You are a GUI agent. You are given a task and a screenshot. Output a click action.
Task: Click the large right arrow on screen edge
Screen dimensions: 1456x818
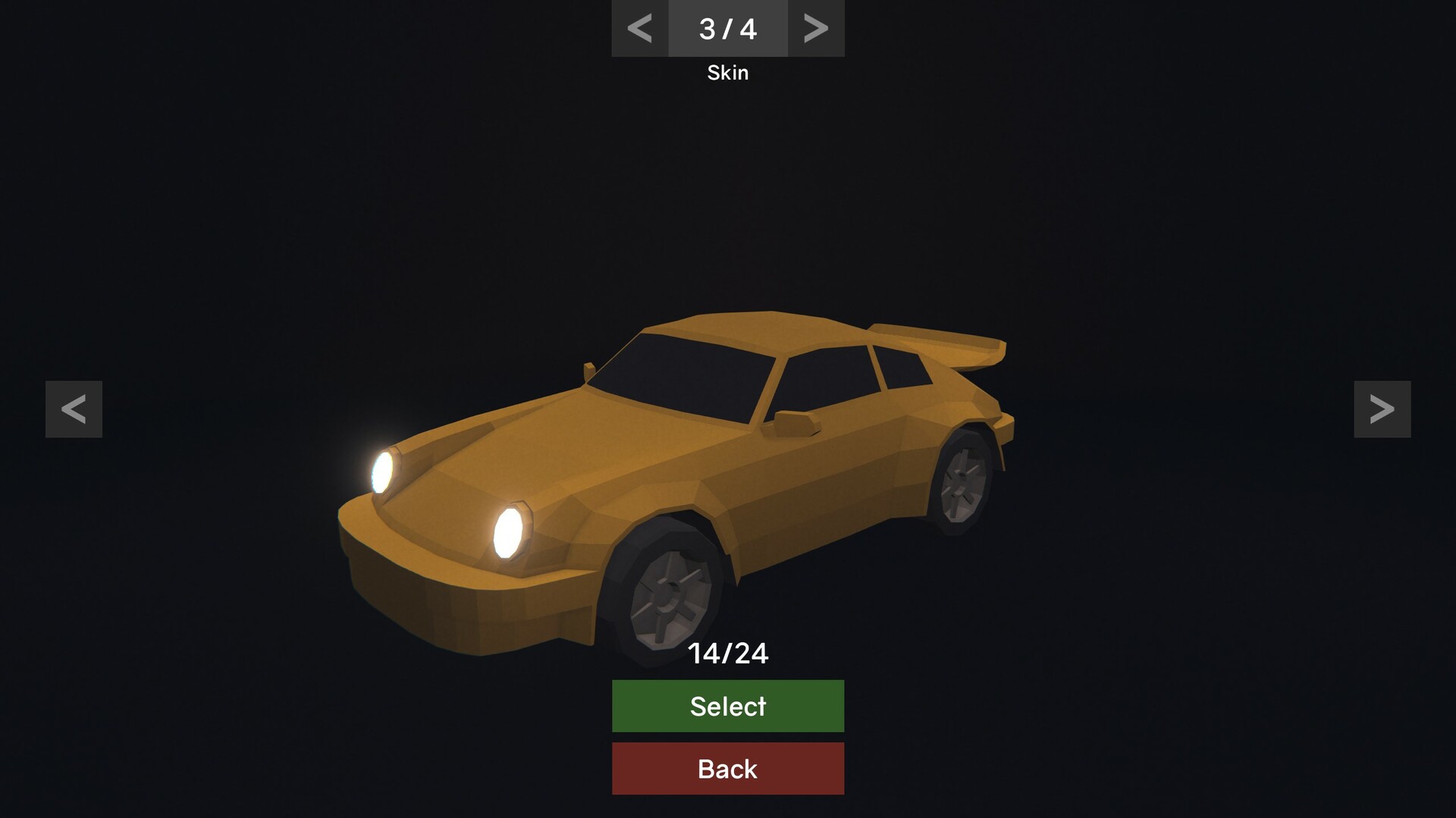[1382, 409]
